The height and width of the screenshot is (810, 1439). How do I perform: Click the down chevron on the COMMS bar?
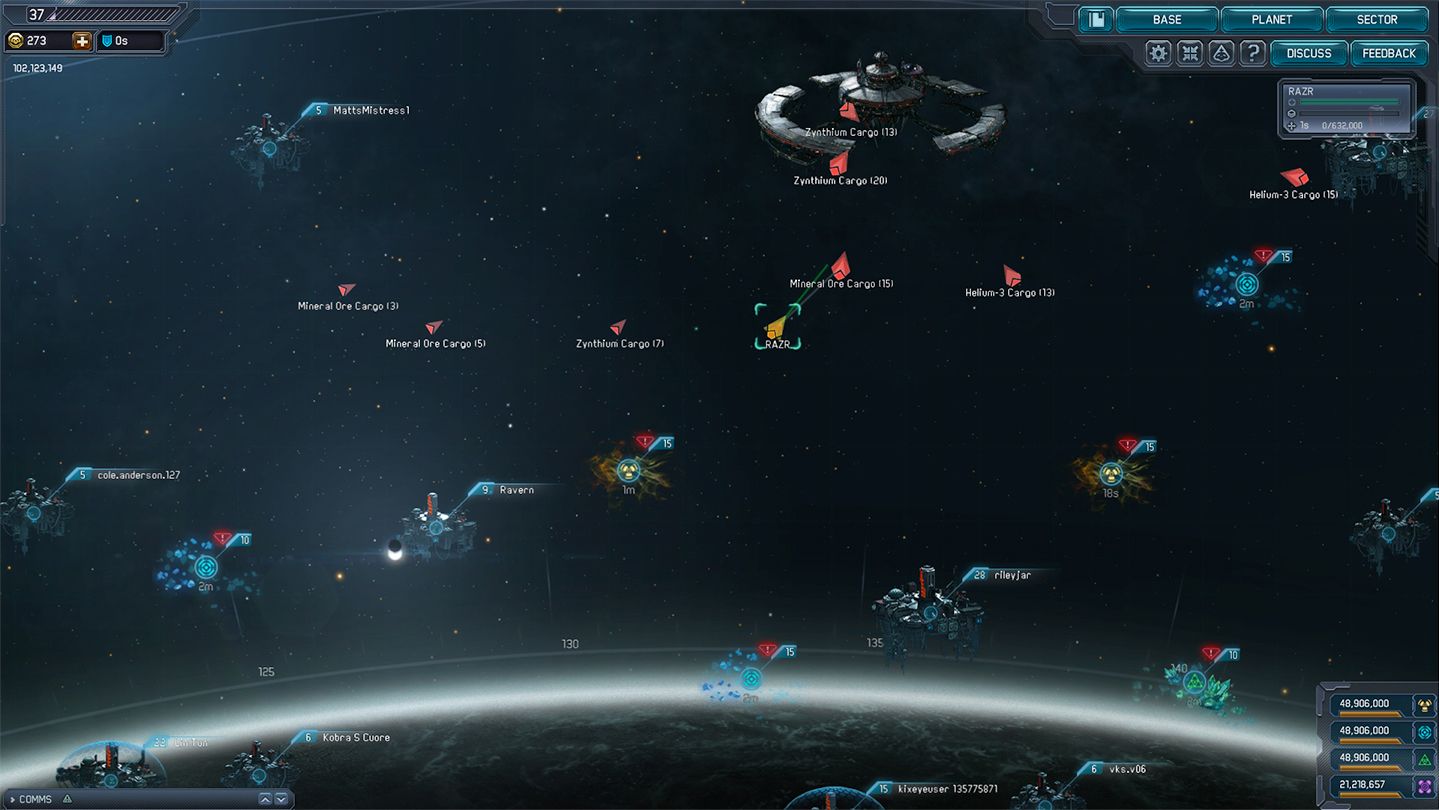(x=280, y=799)
